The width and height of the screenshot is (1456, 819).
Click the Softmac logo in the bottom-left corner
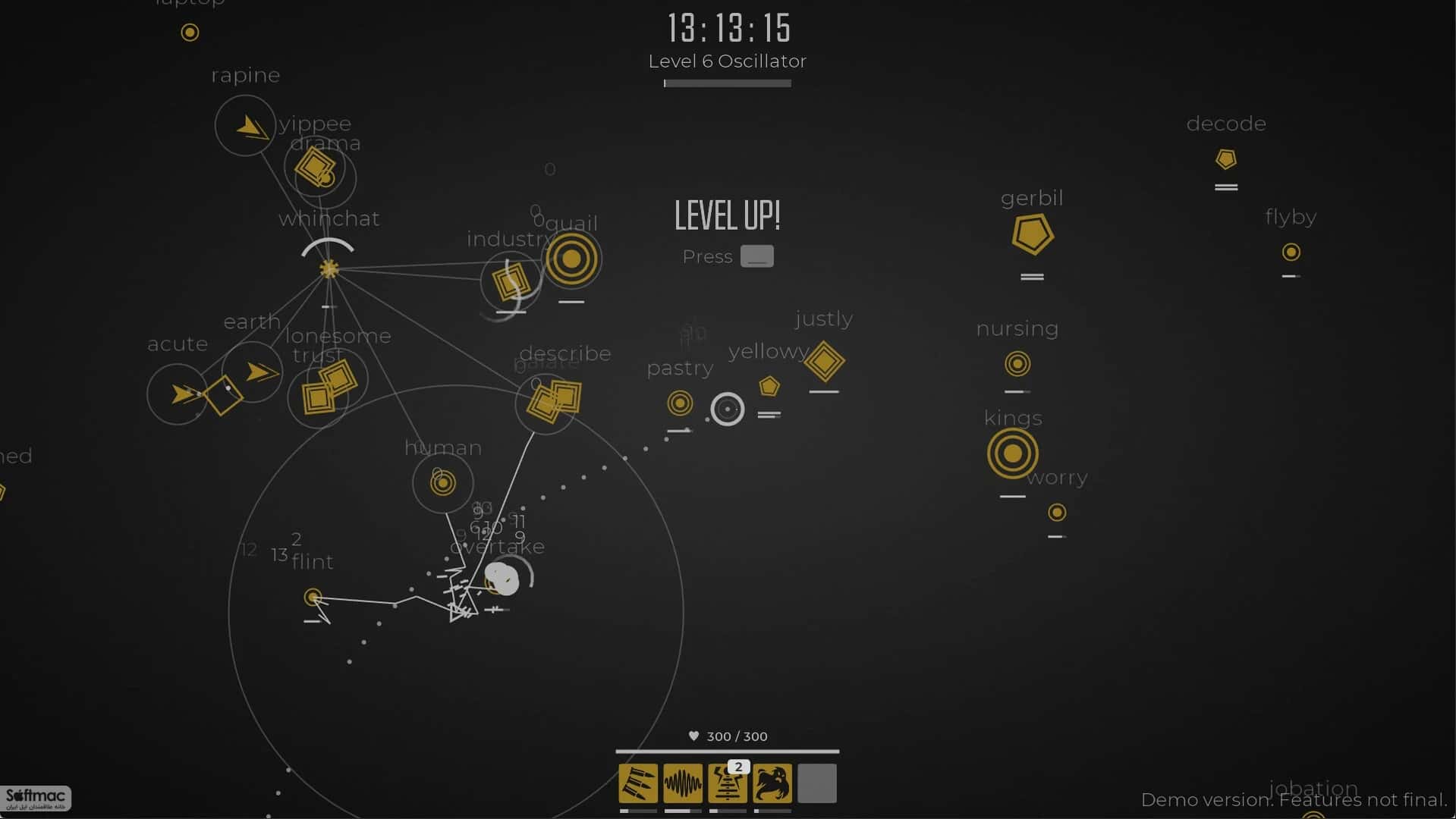(x=34, y=799)
